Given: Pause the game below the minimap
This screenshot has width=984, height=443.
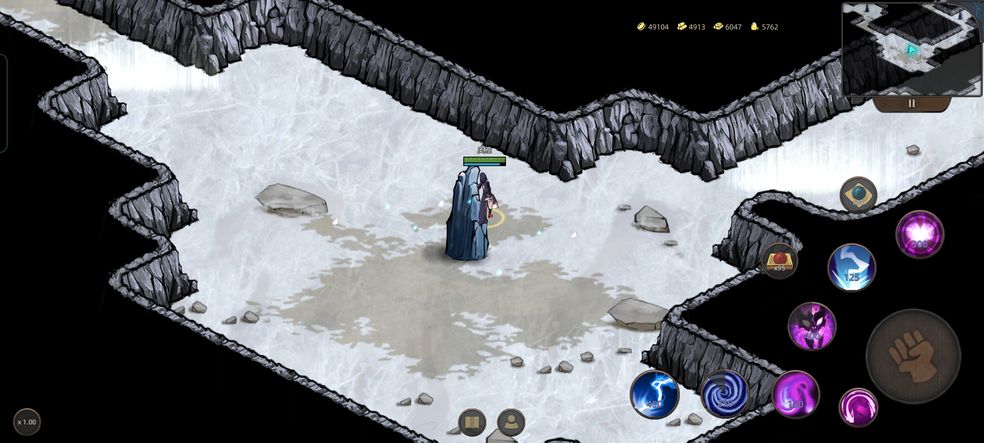Looking at the screenshot, I should 911,103.
